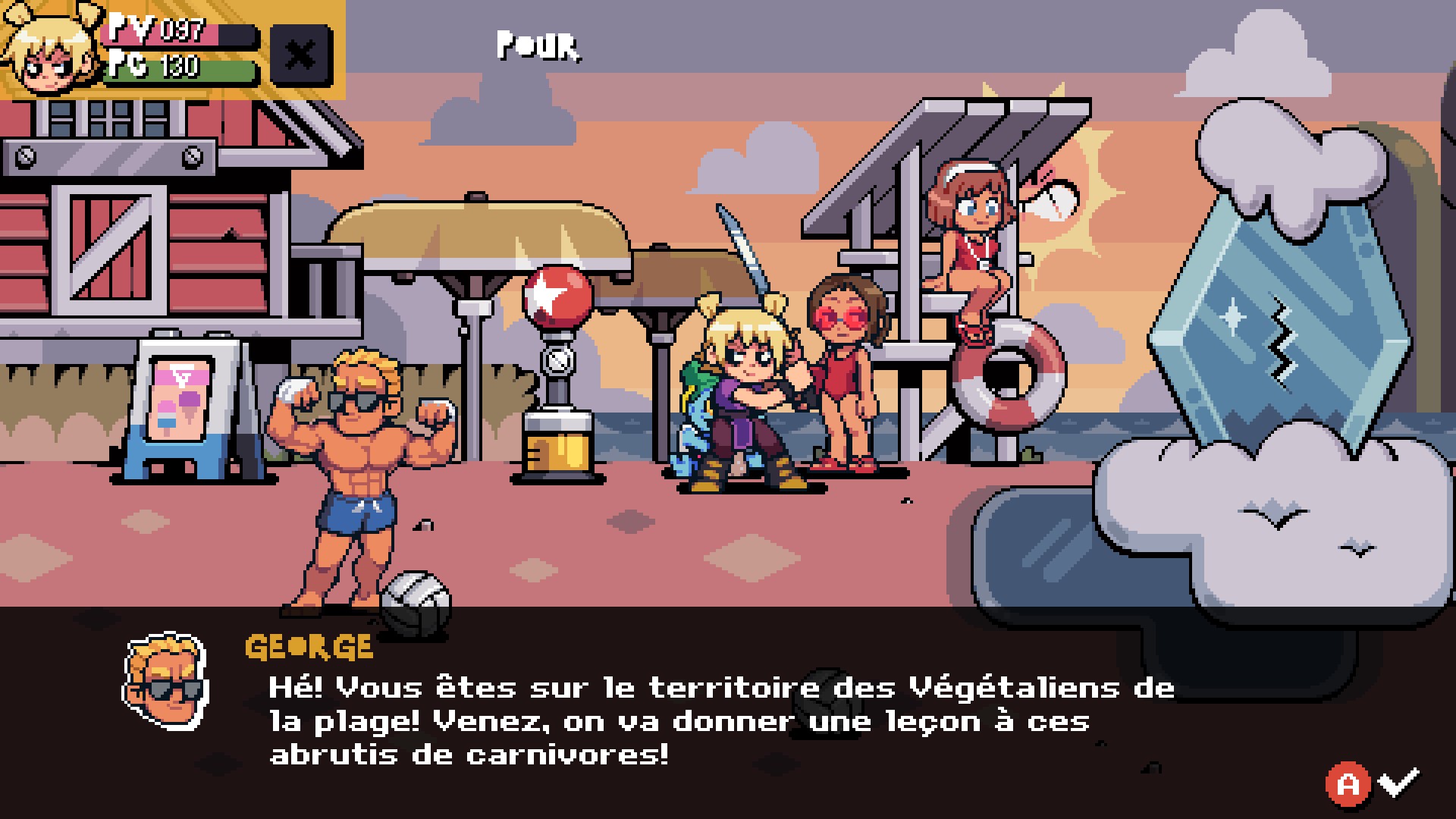This screenshot has width=1456, height=819.
Task: Confirm the dialogue with the white checkmark
Action: pyautogui.click(x=1399, y=782)
